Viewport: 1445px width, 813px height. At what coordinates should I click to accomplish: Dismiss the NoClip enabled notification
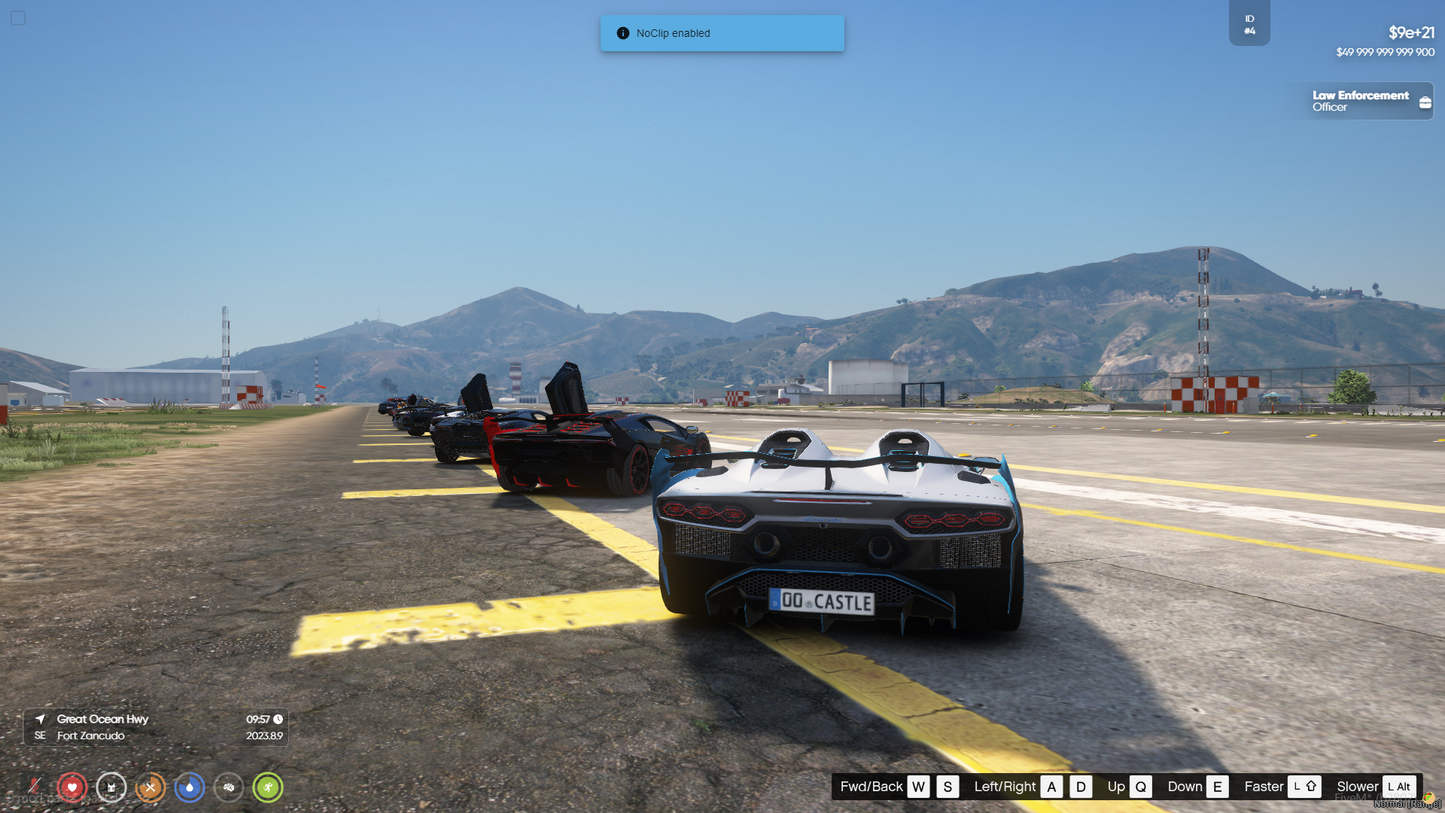722,33
